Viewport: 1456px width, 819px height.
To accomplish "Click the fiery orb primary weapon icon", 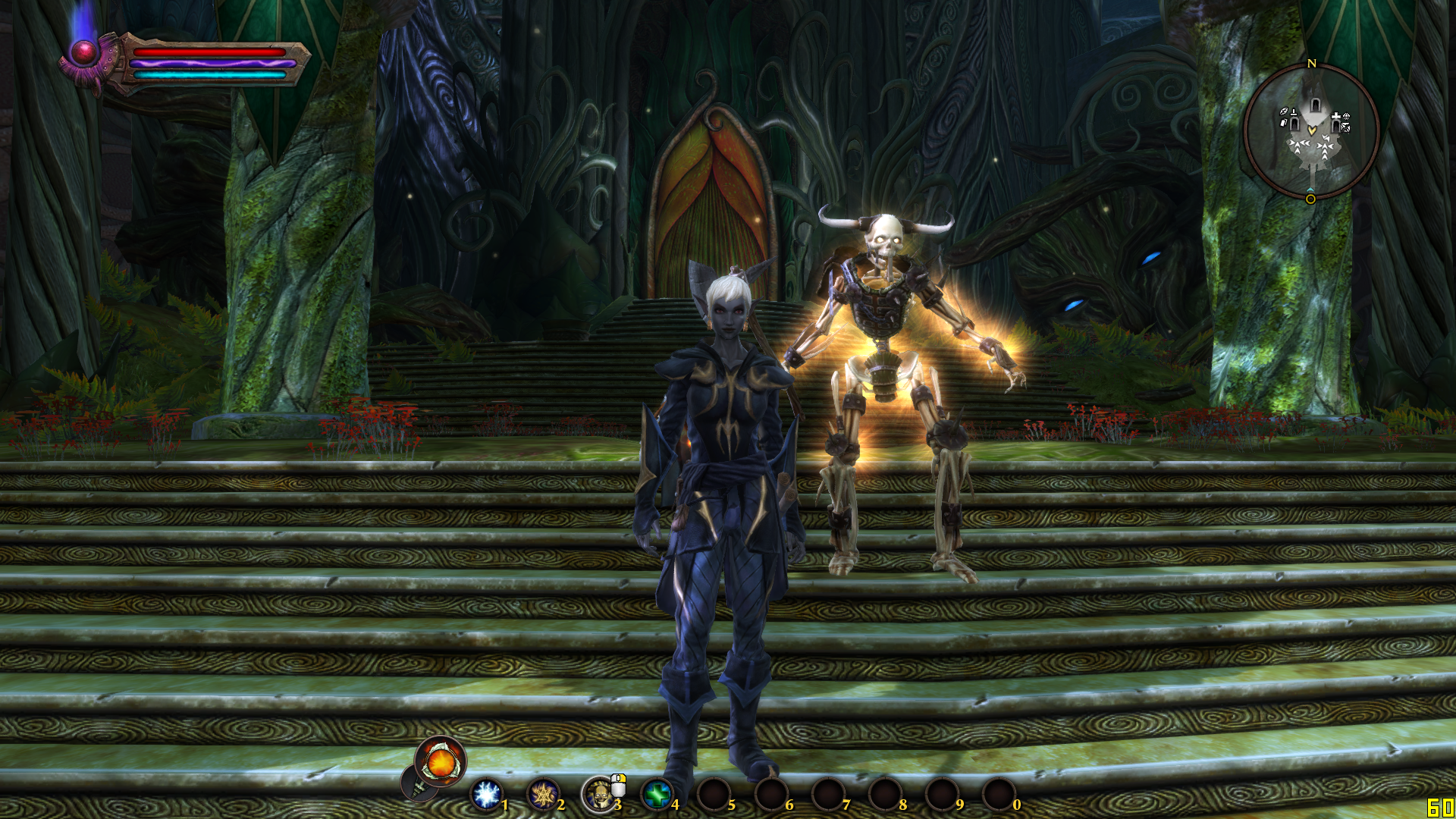I will pyautogui.click(x=441, y=761).
